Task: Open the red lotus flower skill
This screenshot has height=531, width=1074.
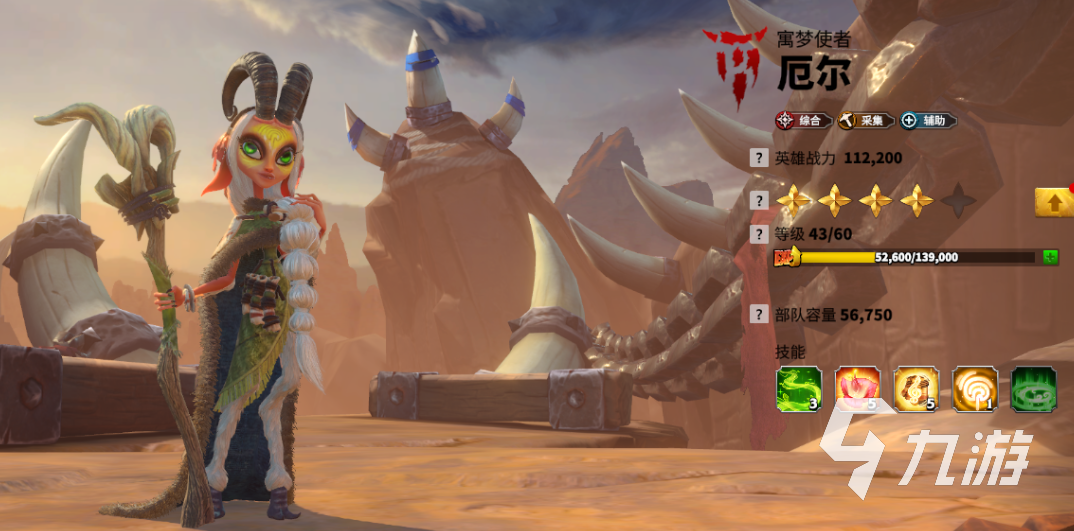Action: click(858, 389)
